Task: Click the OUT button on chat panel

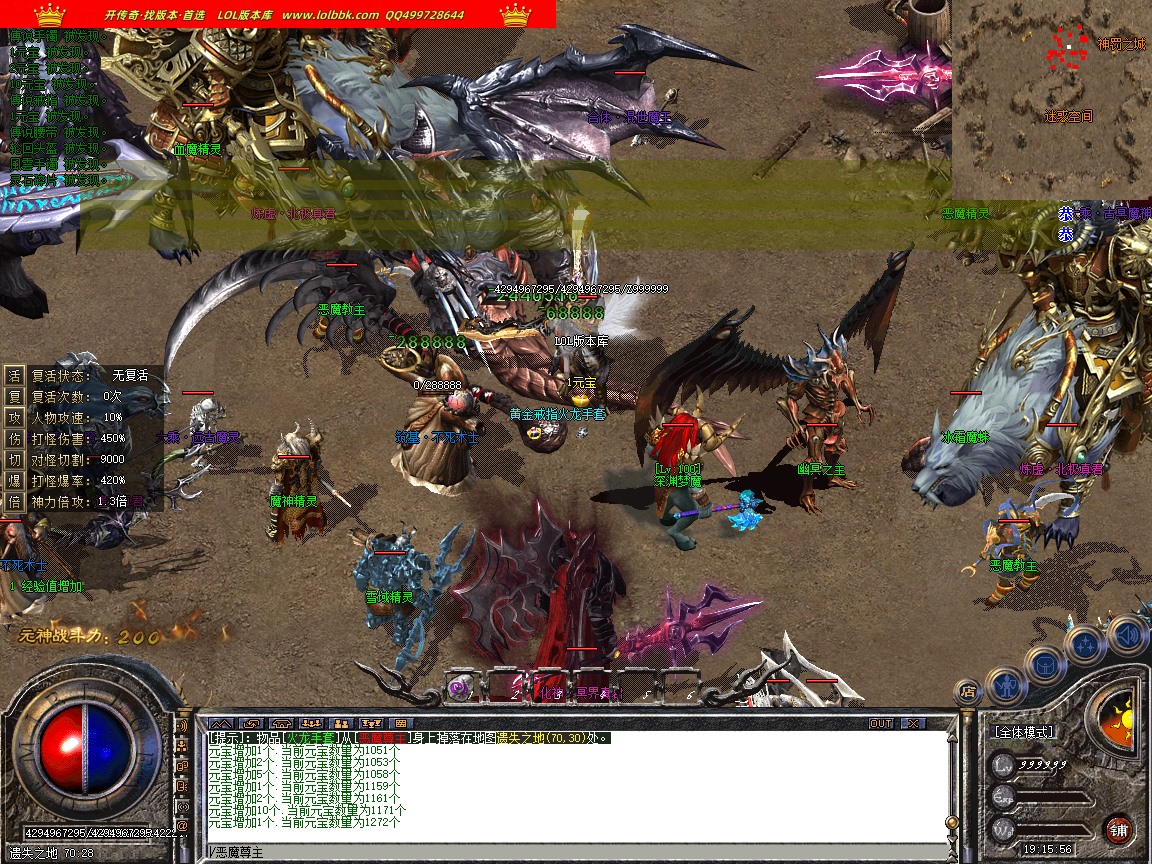Action: tap(881, 723)
